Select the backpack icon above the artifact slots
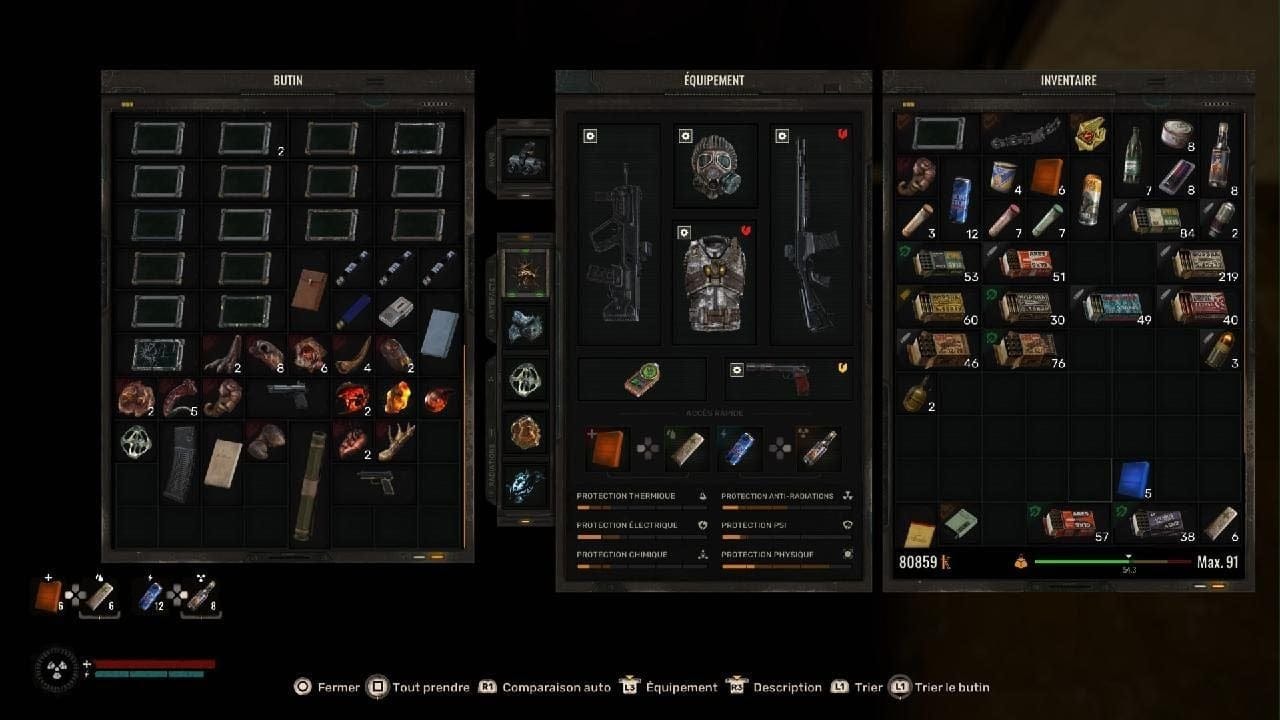 (x=525, y=158)
